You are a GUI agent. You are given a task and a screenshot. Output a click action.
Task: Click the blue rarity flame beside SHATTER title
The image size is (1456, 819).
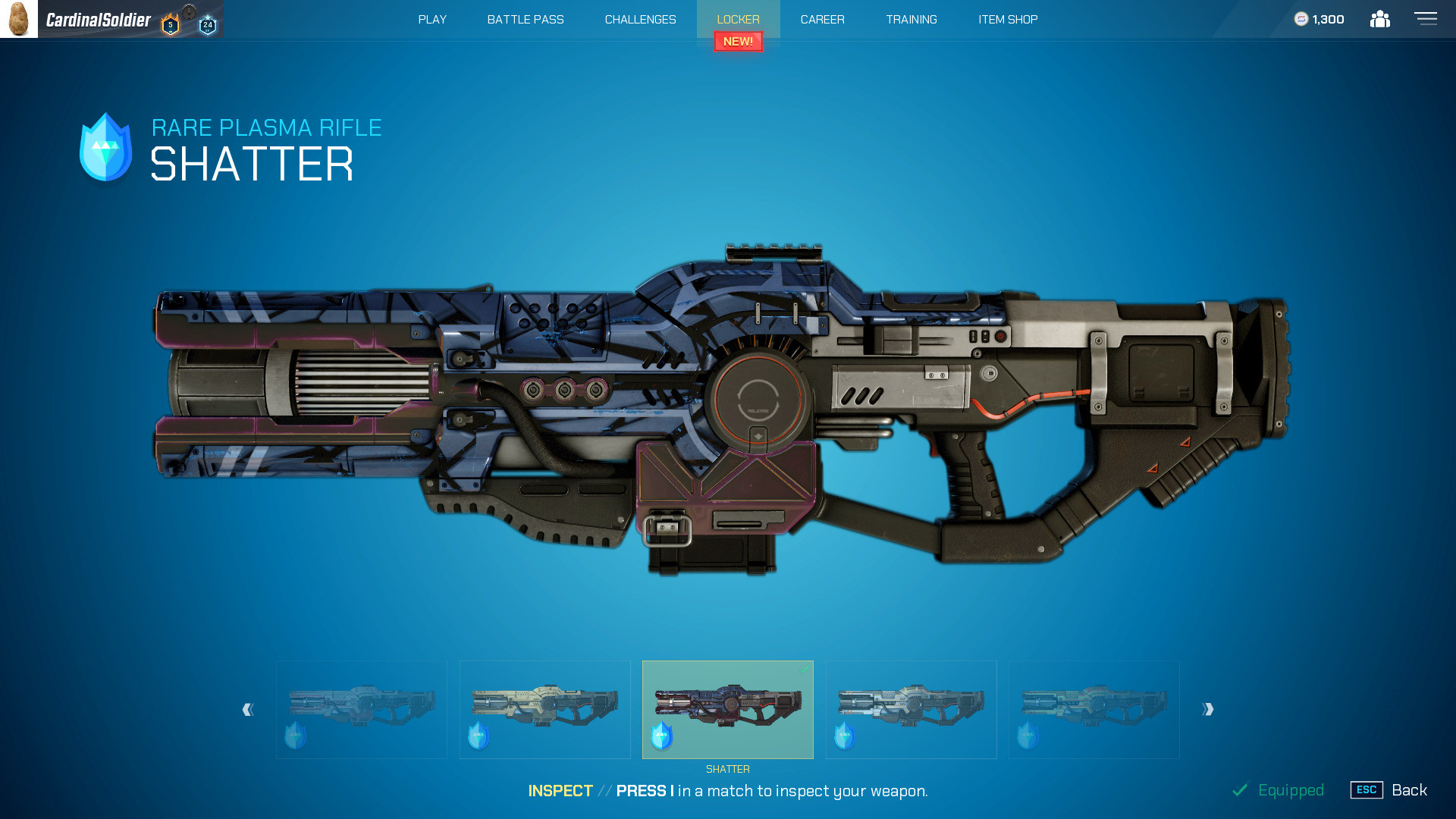(x=104, y=146)
